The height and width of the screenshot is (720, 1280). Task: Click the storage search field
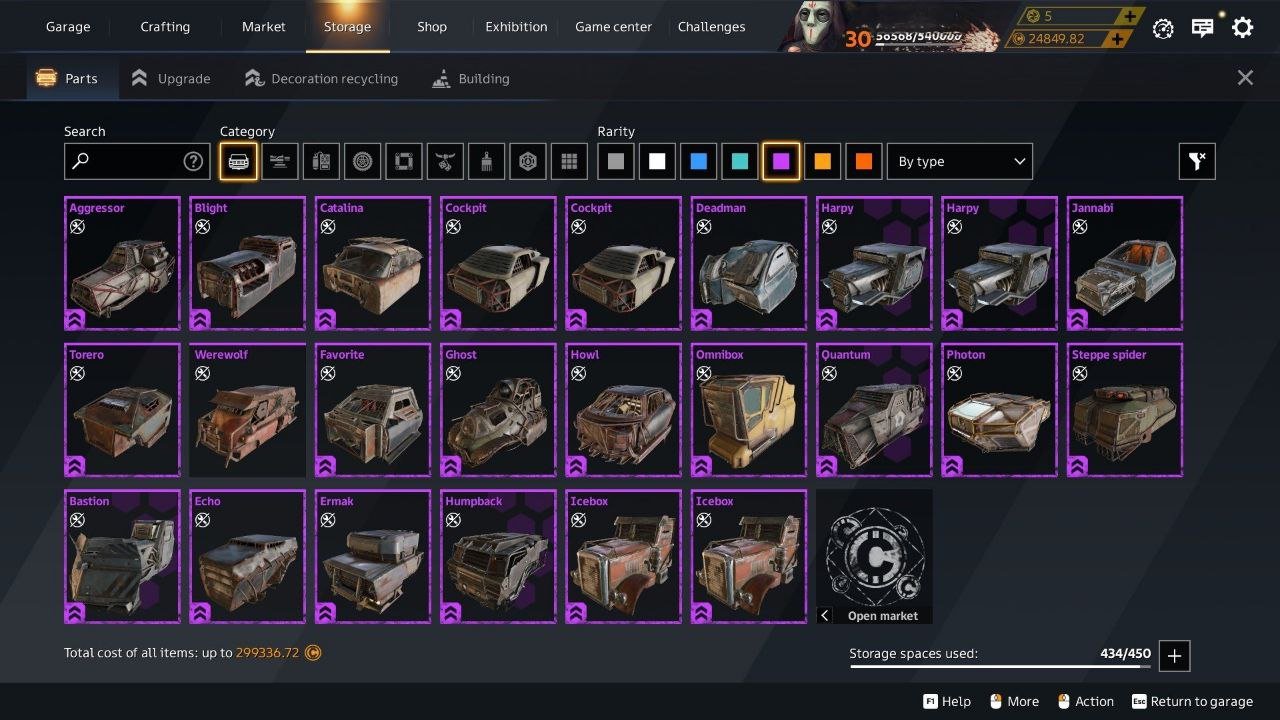pos(125,161)
